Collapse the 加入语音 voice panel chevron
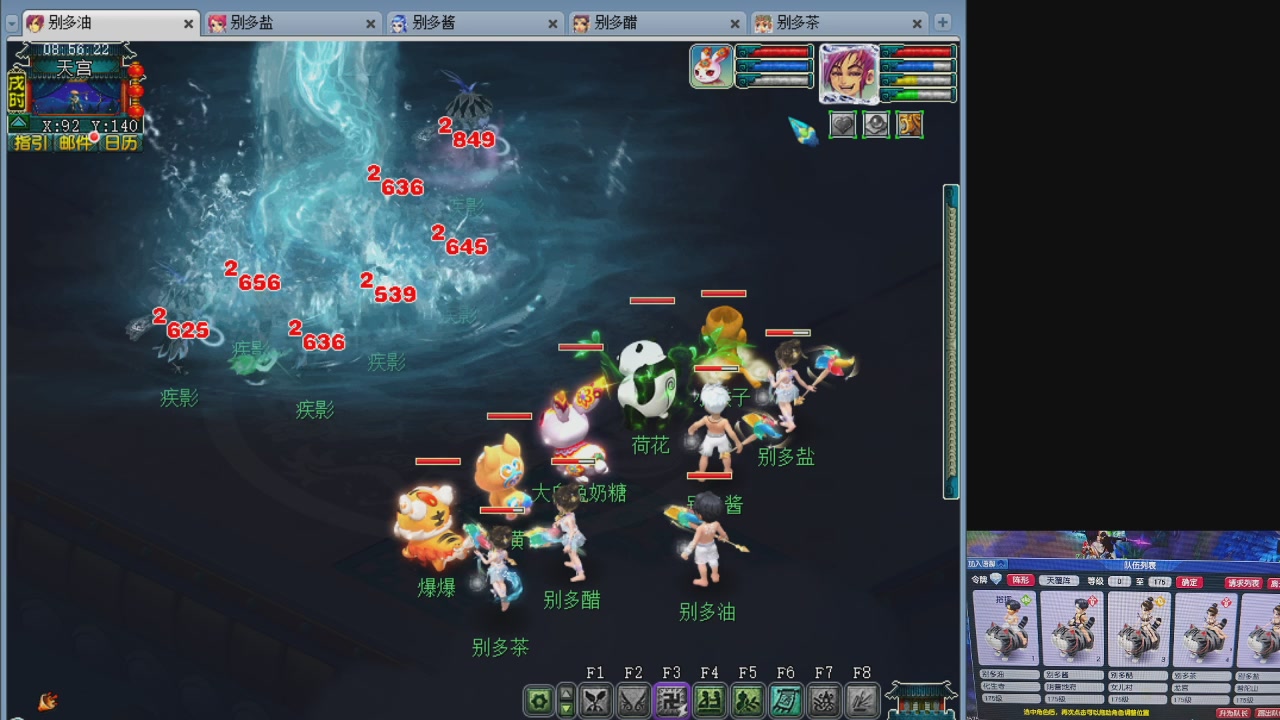 (1001, 564)
